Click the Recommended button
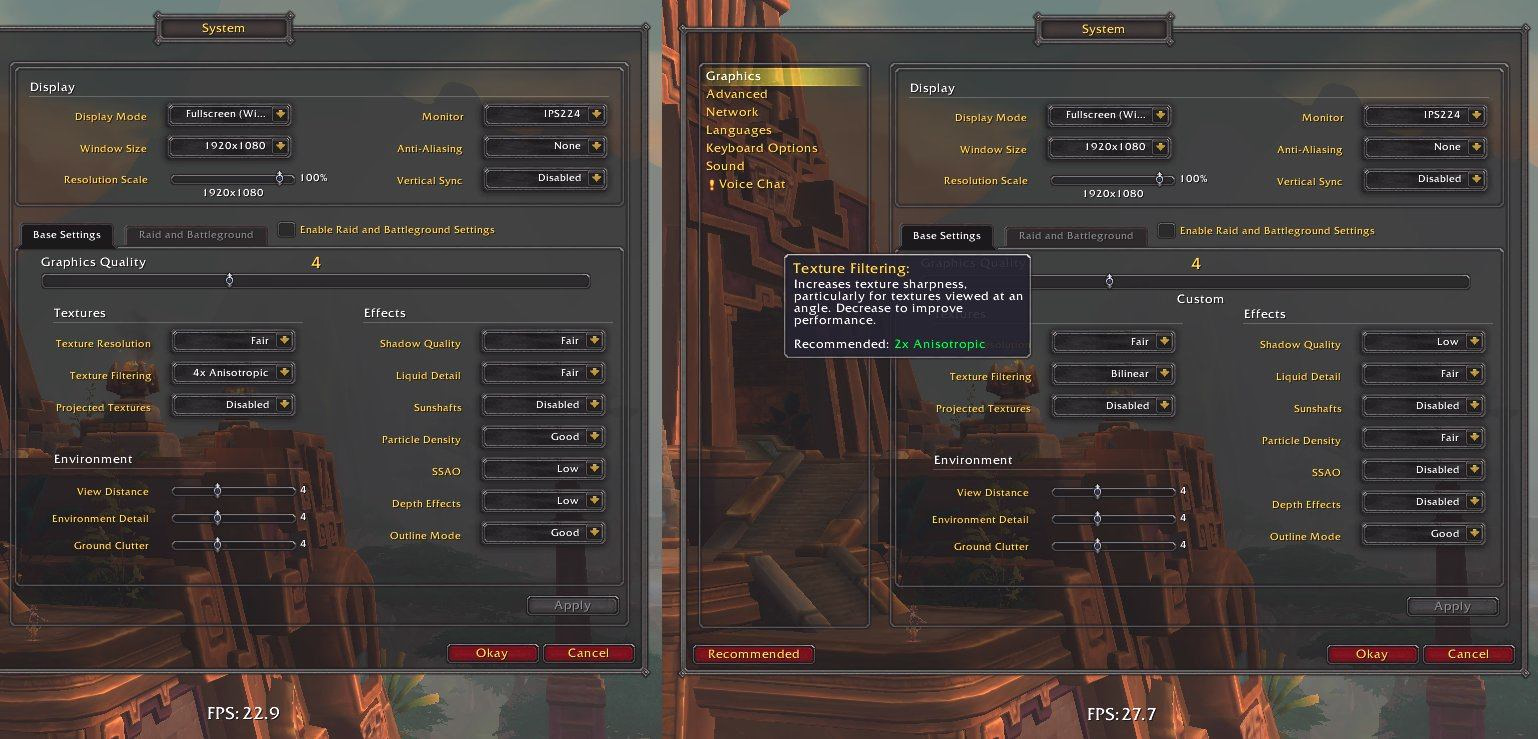1538x739 pixels. 753,654
